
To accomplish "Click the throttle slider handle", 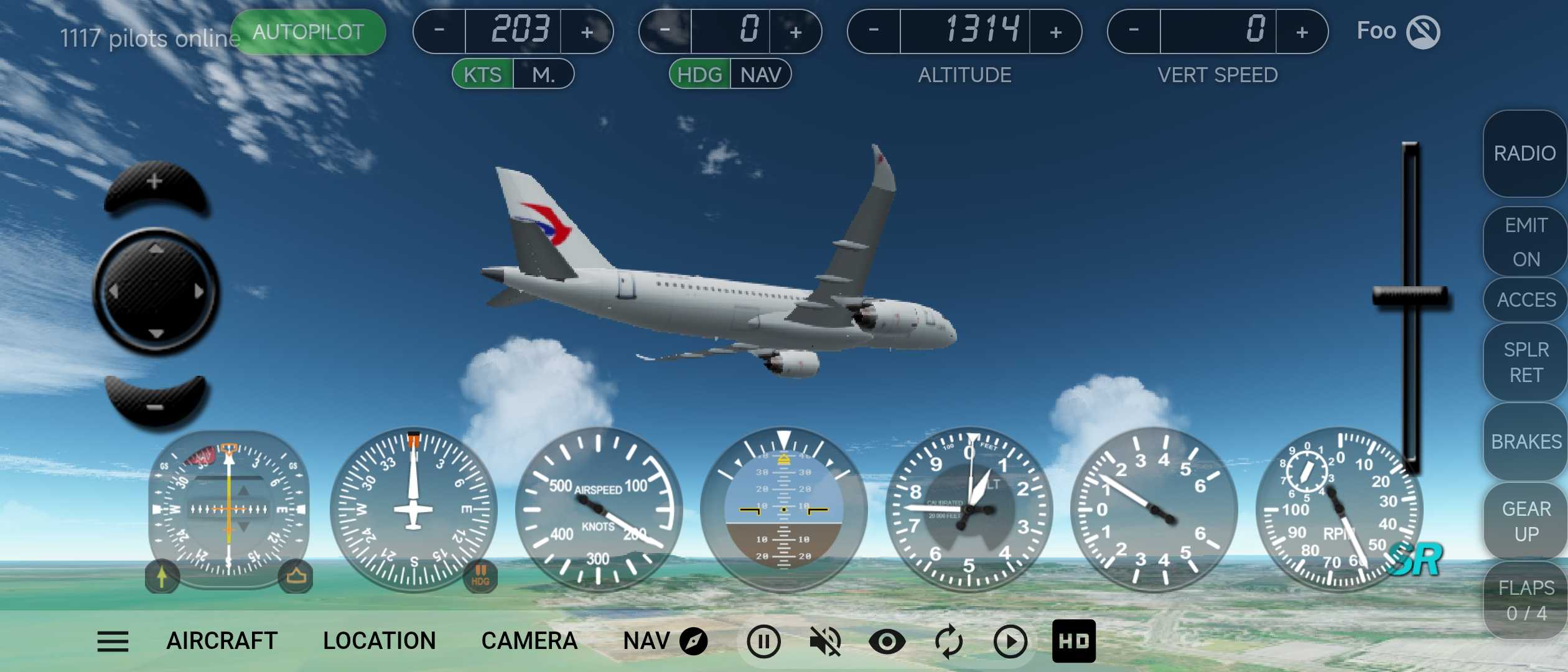I will click(x=1410, y=296).
